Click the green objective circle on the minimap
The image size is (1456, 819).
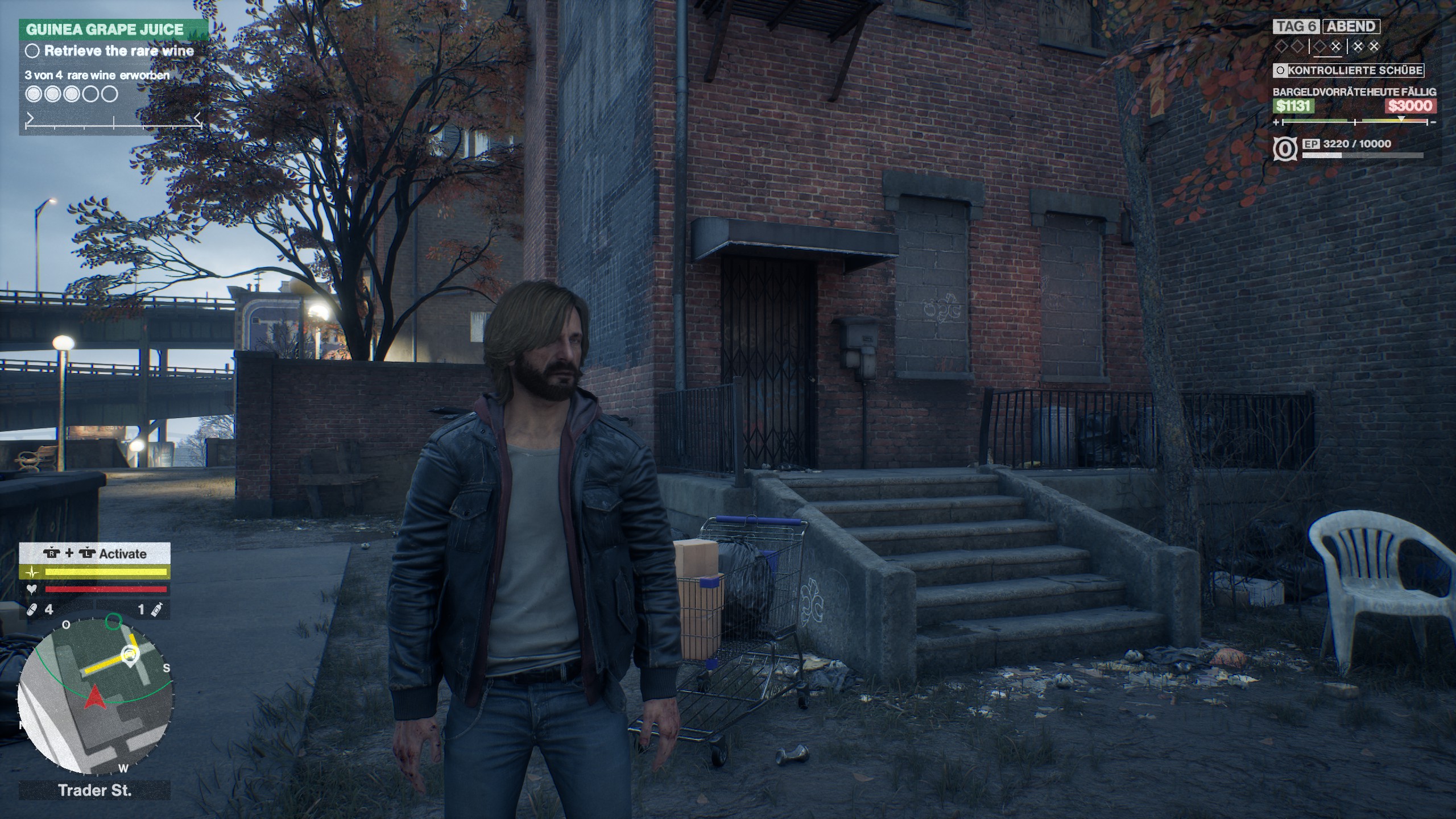114,621
